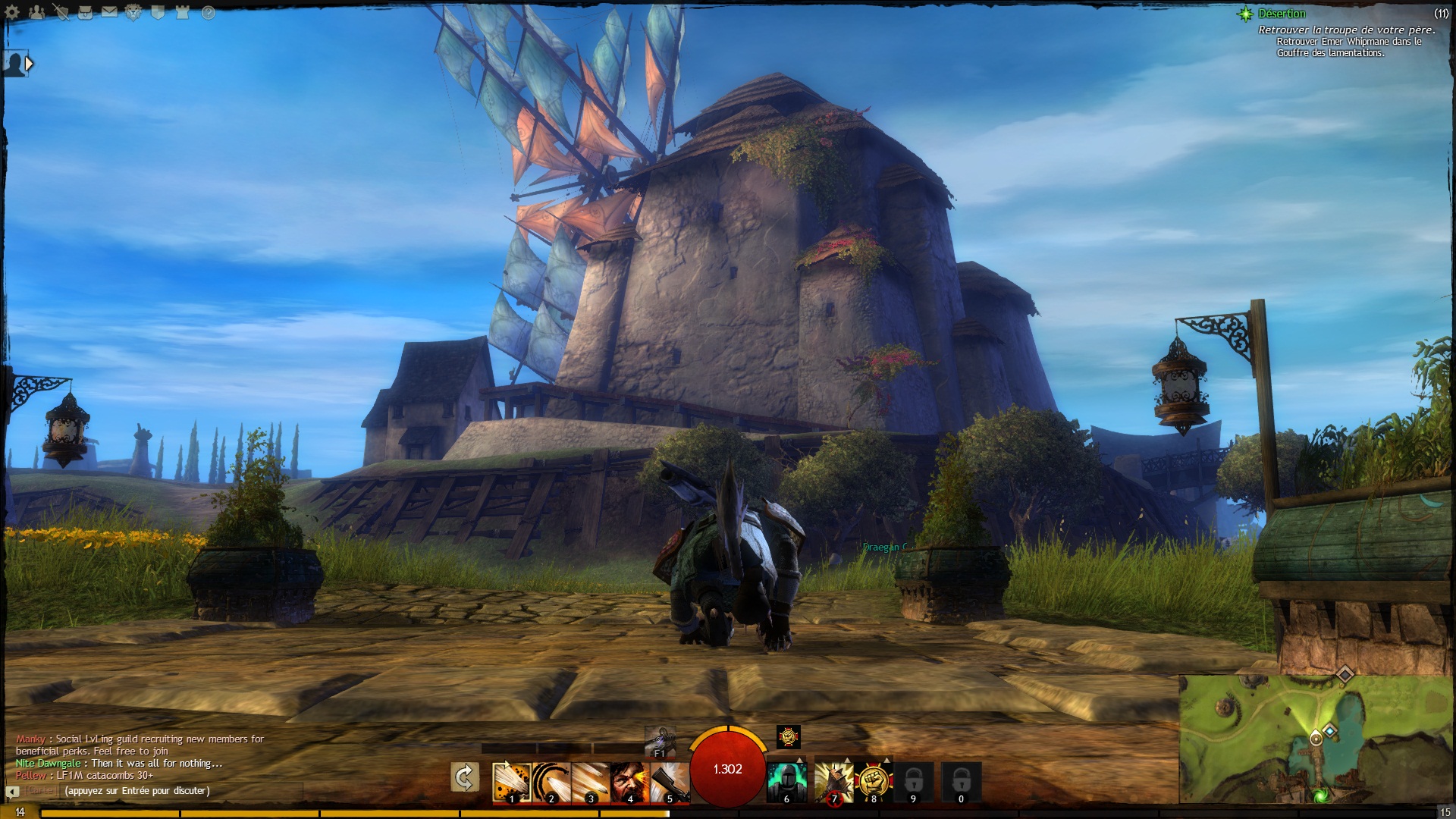Viewport: 1456px width, 819px height.
Task: Open the contacts and friends panel
Action: [36, 12]
